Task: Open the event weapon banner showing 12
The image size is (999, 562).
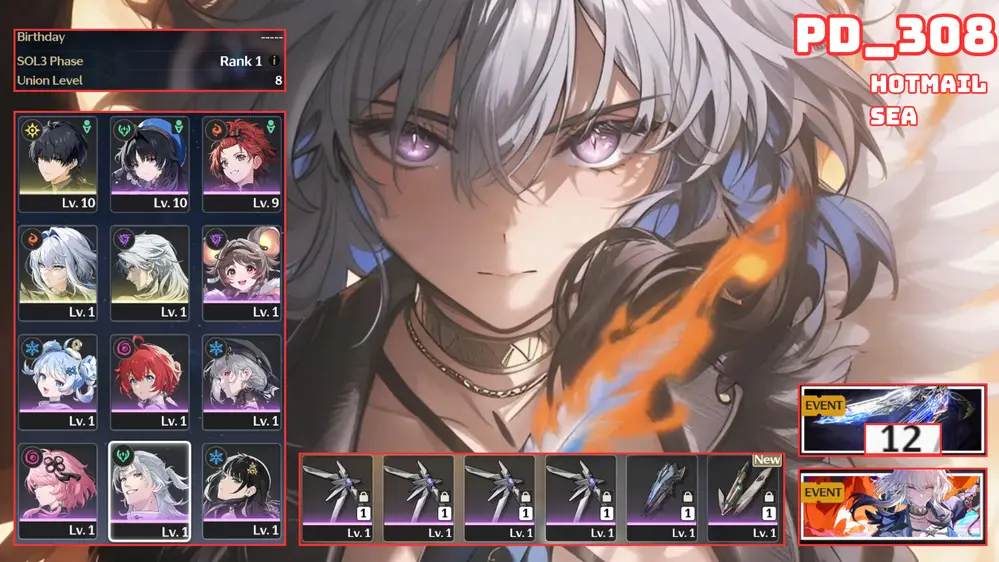Action: tap(892, 419)
